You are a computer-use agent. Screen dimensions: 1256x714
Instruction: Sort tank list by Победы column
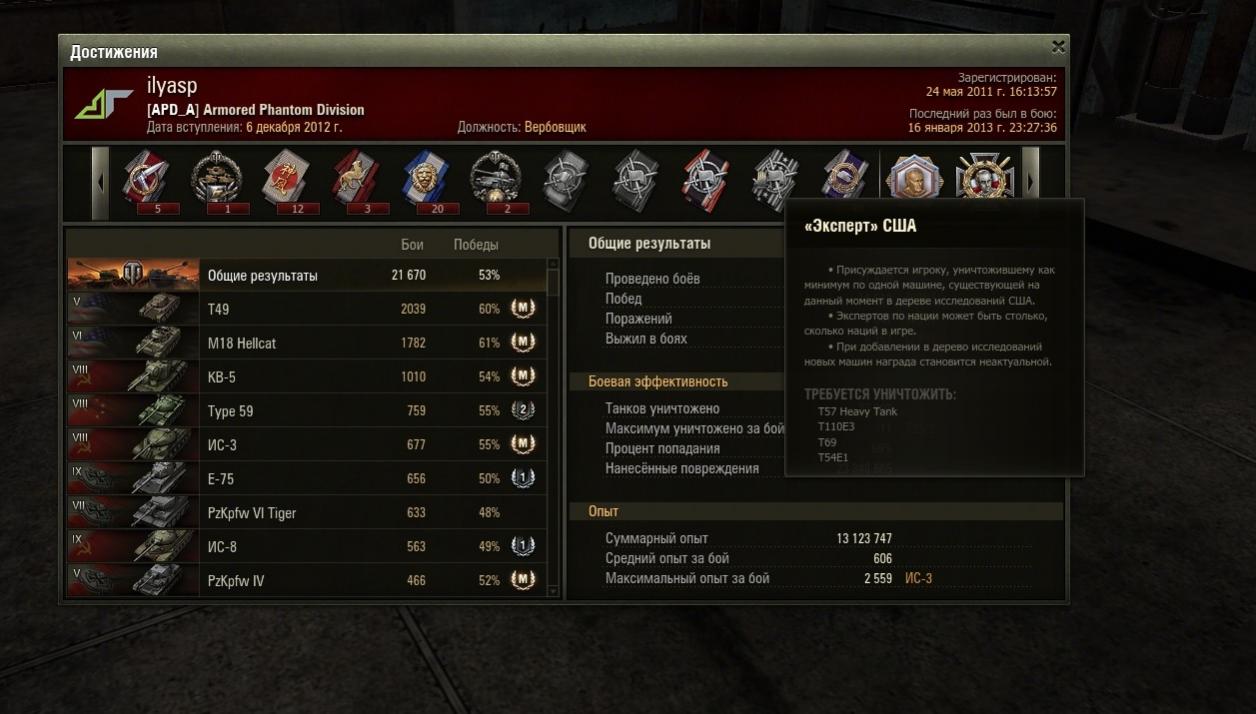click(x=476, y=245)
